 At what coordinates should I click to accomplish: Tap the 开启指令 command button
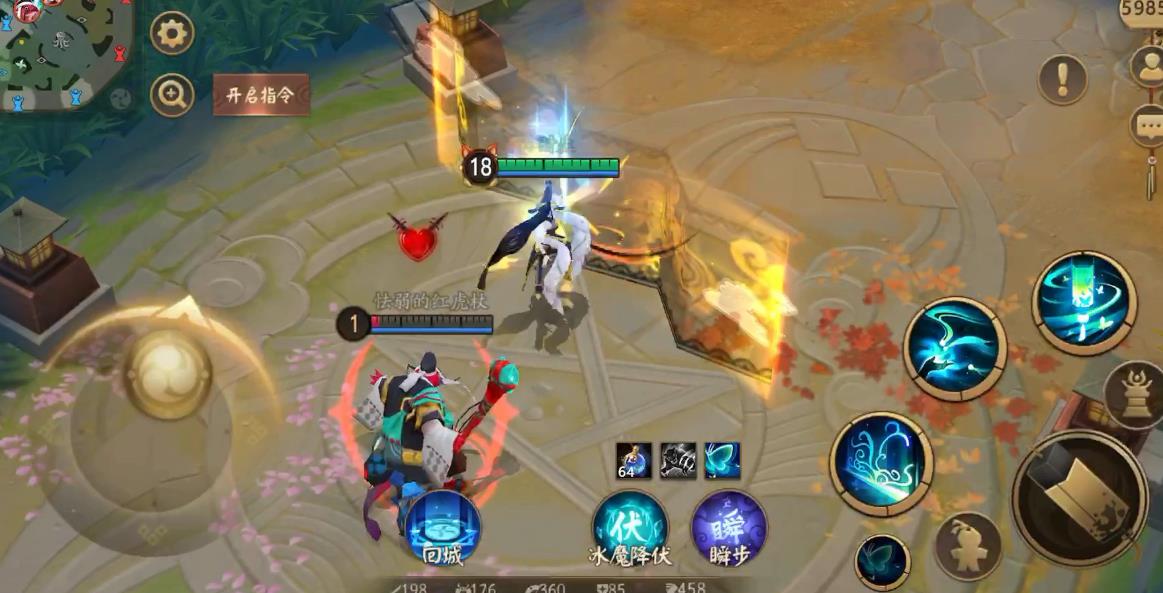pyautogui.click(x=260, y=96)
